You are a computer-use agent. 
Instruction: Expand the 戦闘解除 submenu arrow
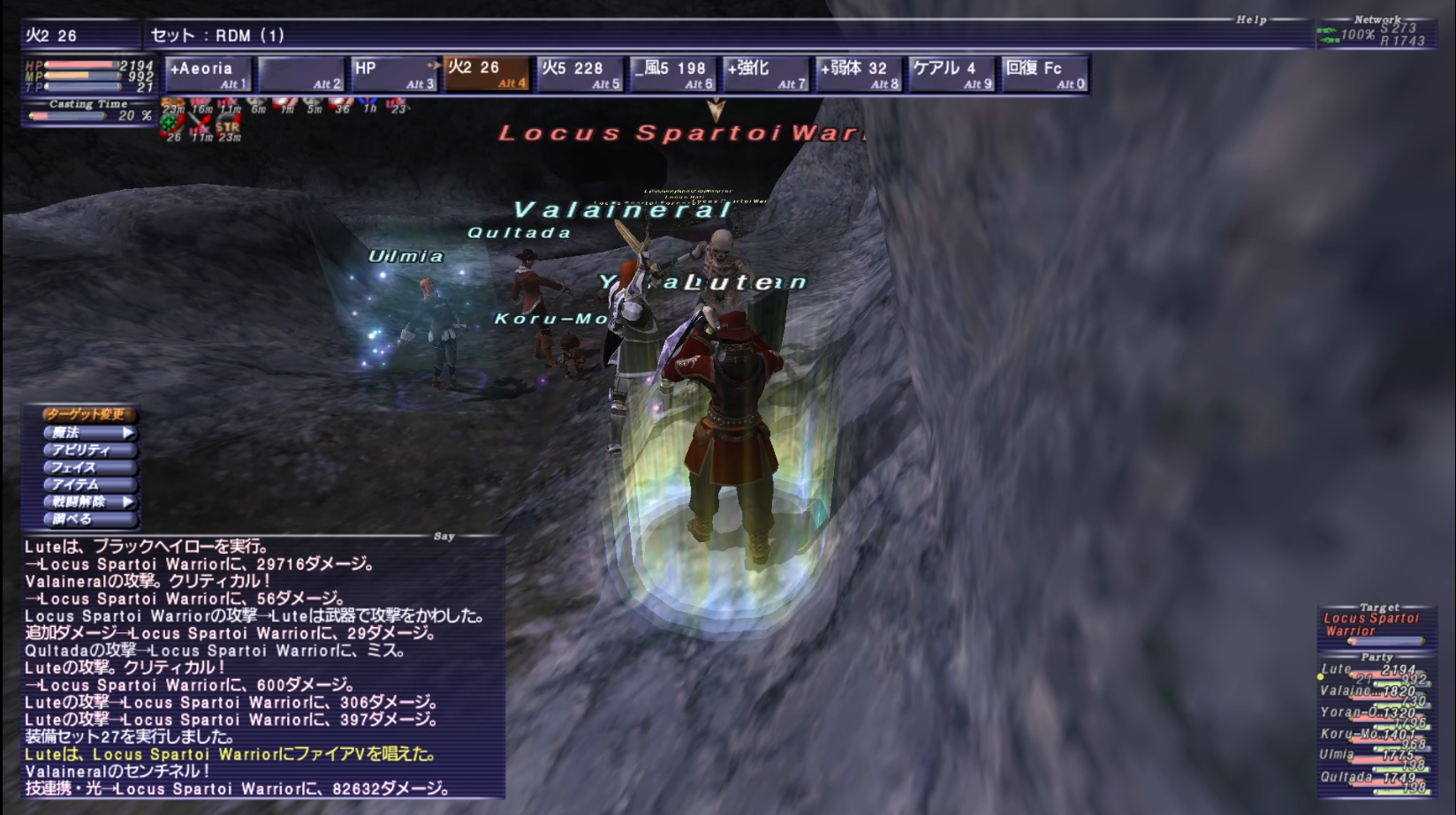(129, 502)
